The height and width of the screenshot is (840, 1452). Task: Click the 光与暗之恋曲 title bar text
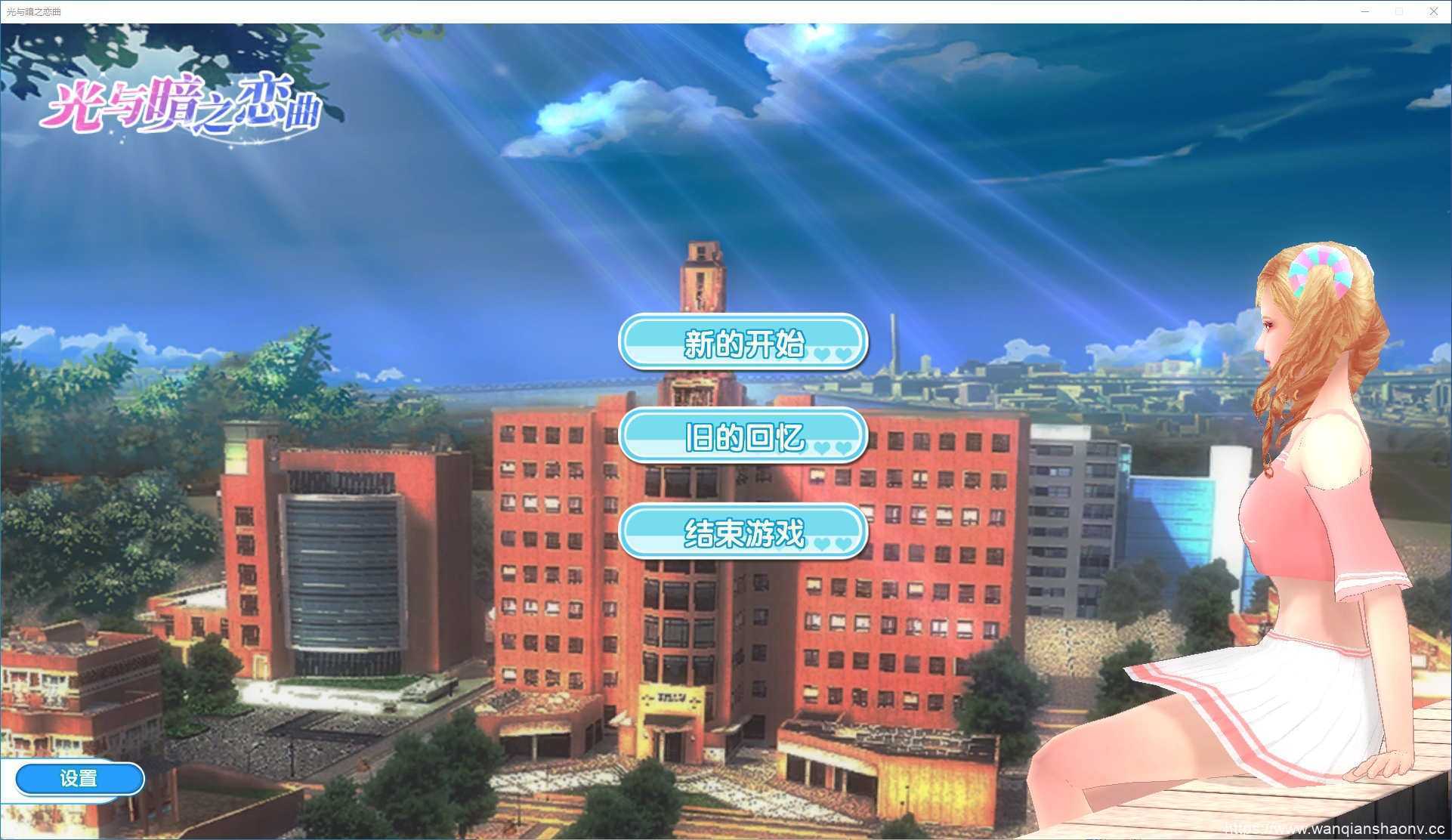point(36,11)
